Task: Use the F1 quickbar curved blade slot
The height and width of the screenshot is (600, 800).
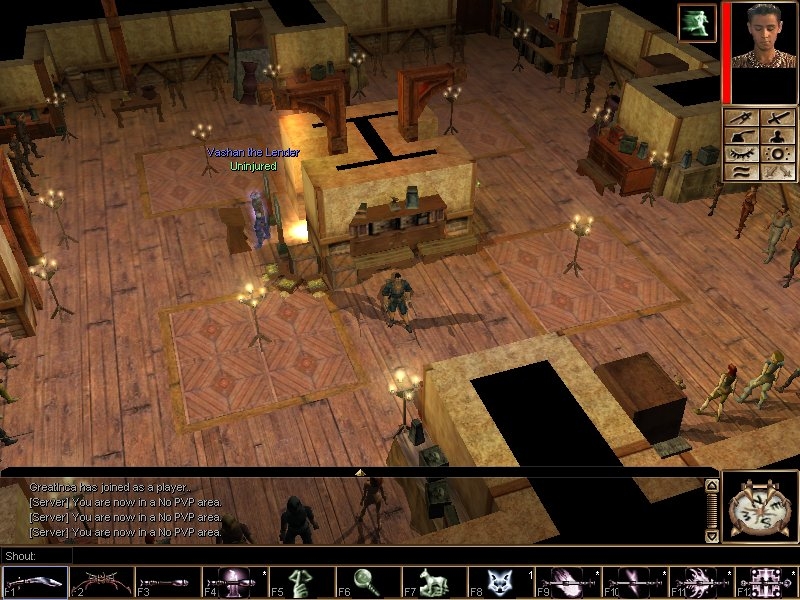Action: (x=35, y=582)
